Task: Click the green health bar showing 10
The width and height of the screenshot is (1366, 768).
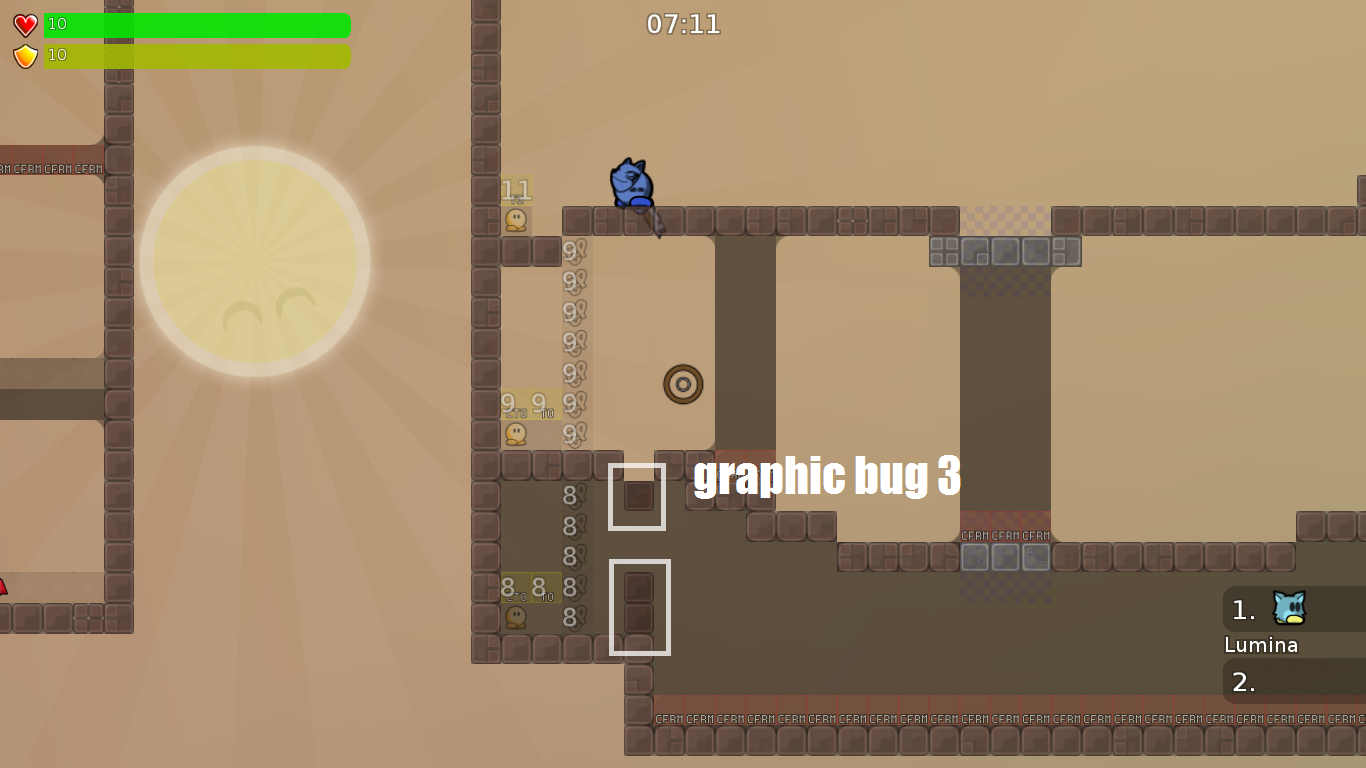Action: click(x=195, y=25)
